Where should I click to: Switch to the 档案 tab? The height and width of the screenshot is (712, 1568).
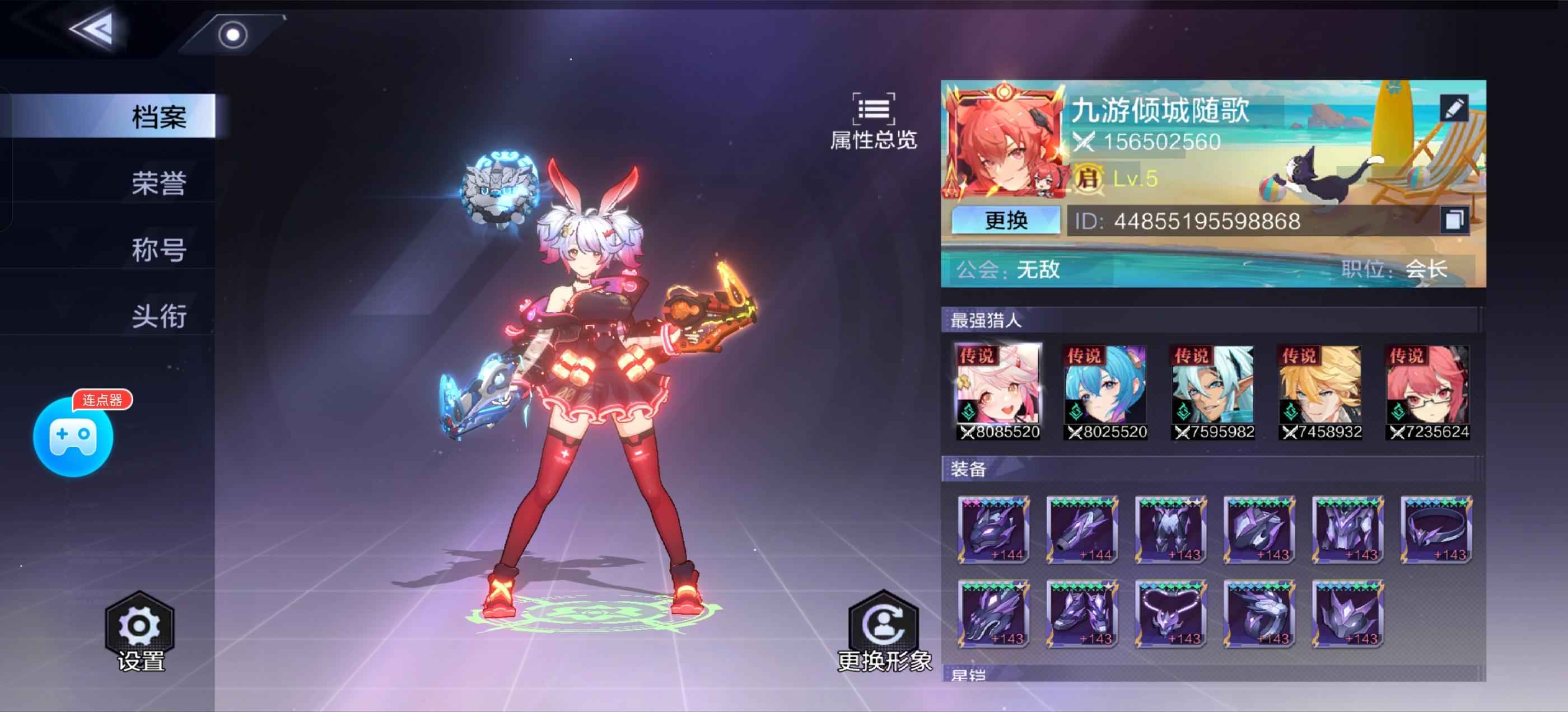pyautogui.click(x=158, y=116)
